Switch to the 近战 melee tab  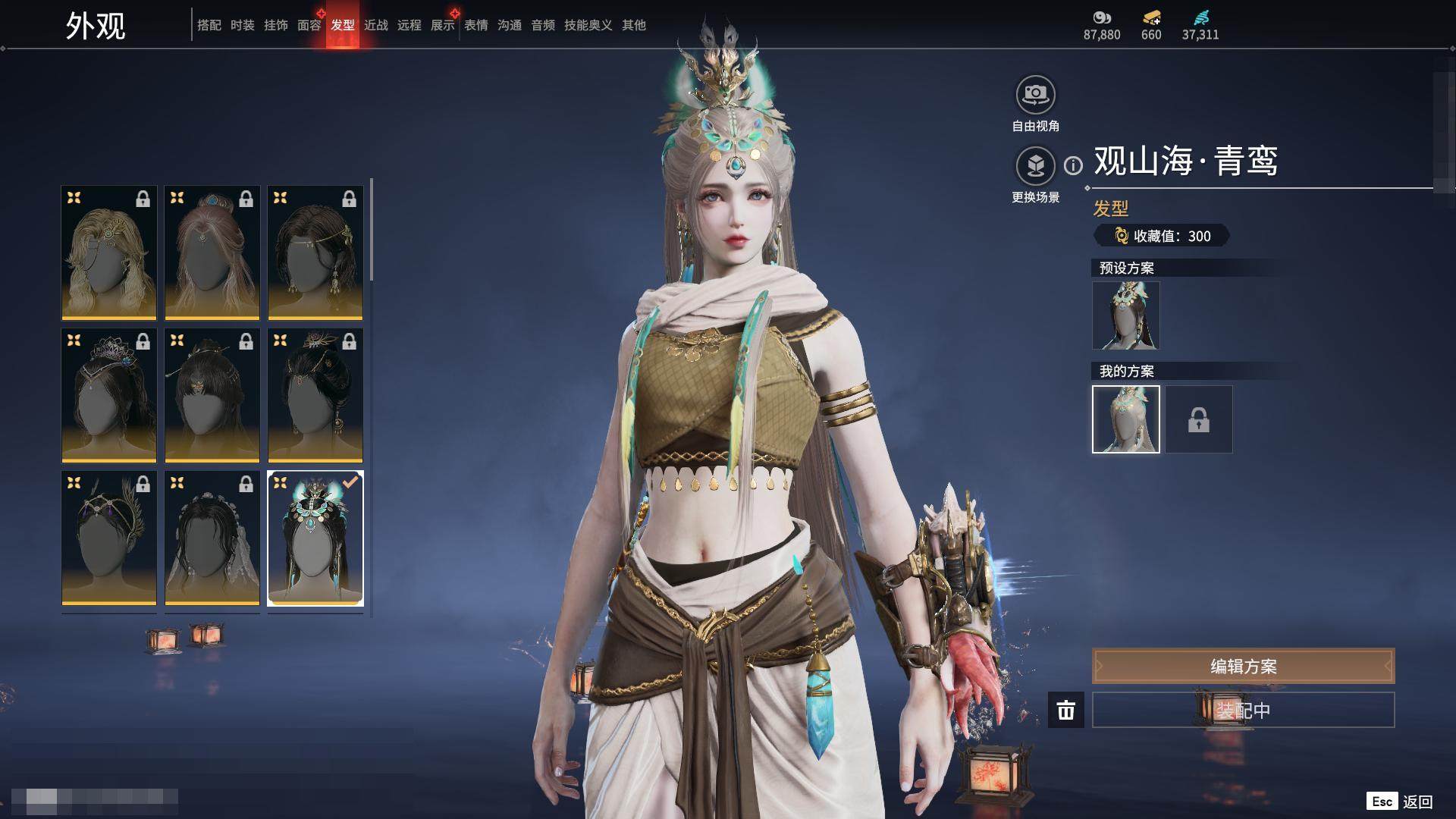pyautogui.click(x=375, y=25)
